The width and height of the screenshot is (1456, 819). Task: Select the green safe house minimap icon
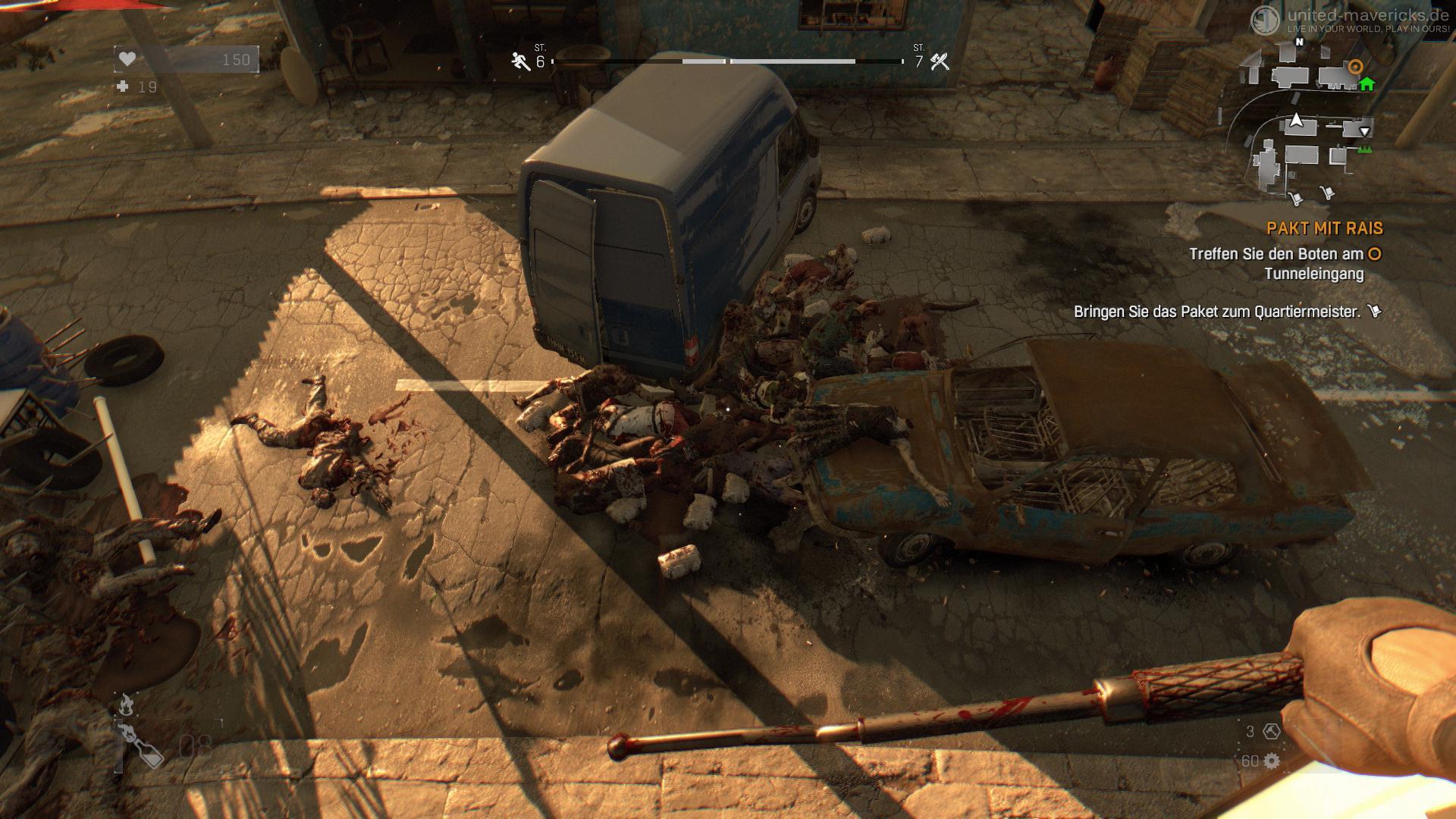pyautogui.click(x=1367, y=83)
